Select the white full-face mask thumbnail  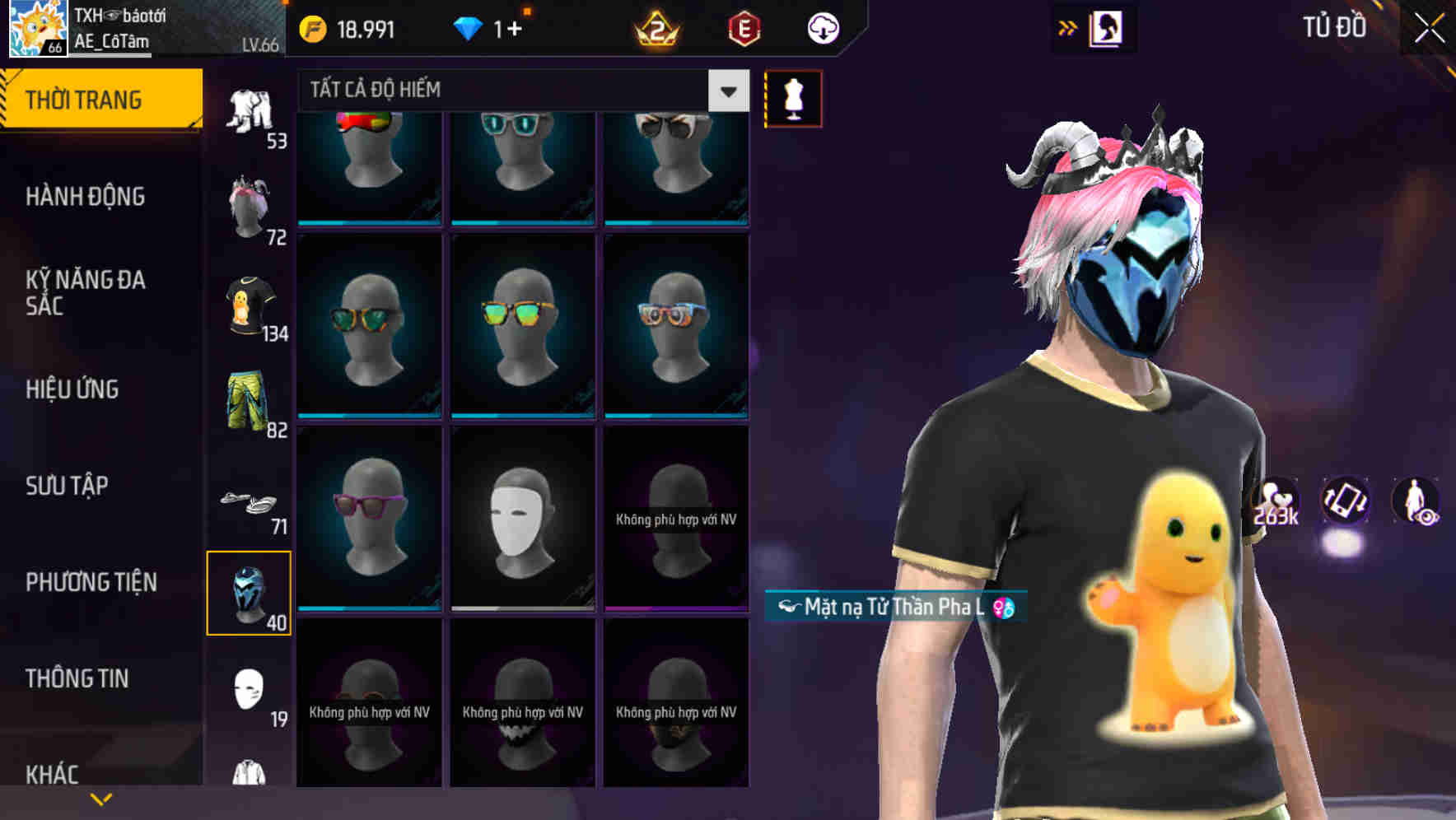(x=522, y=517)
